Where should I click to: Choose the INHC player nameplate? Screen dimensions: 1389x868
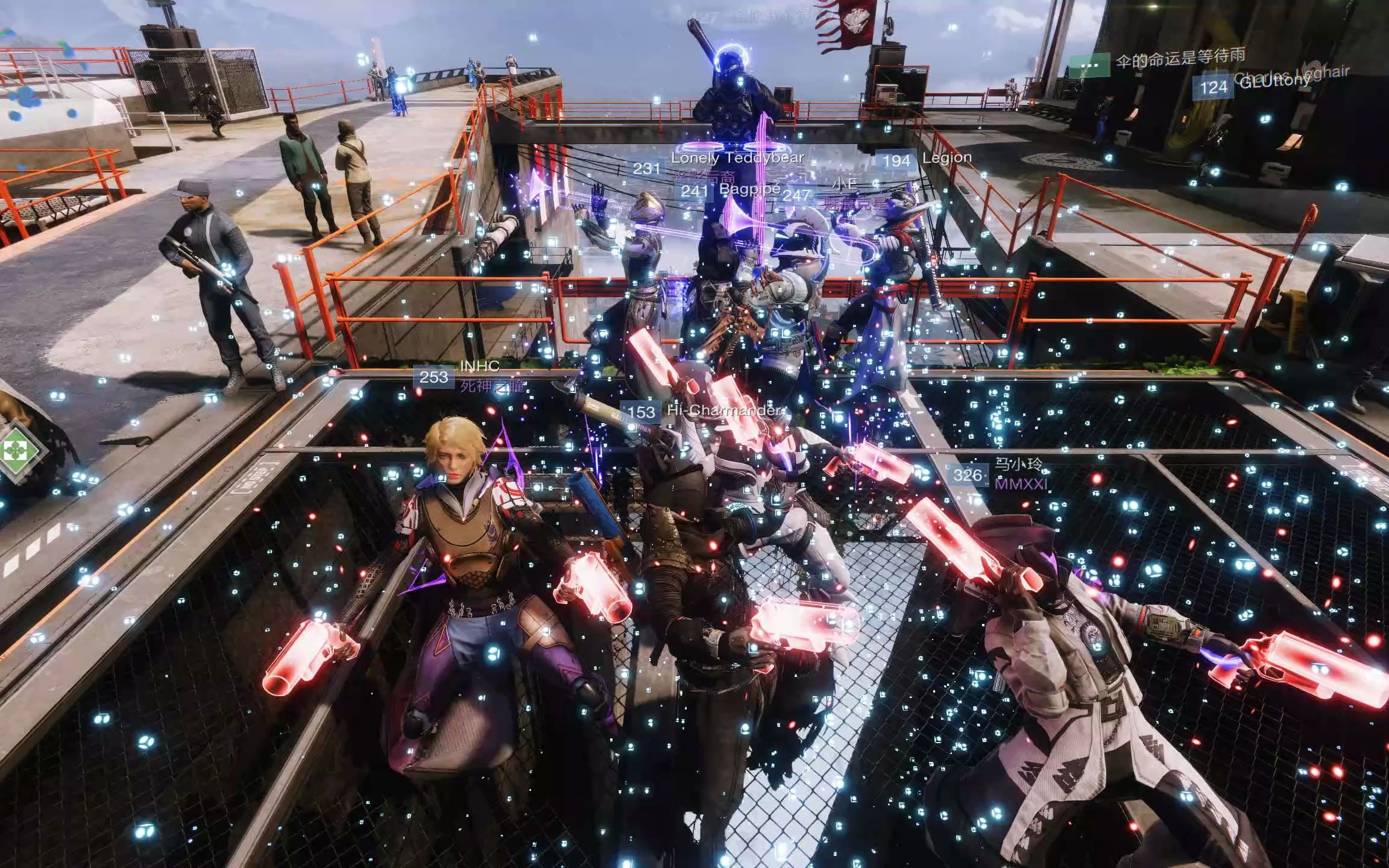479,366
